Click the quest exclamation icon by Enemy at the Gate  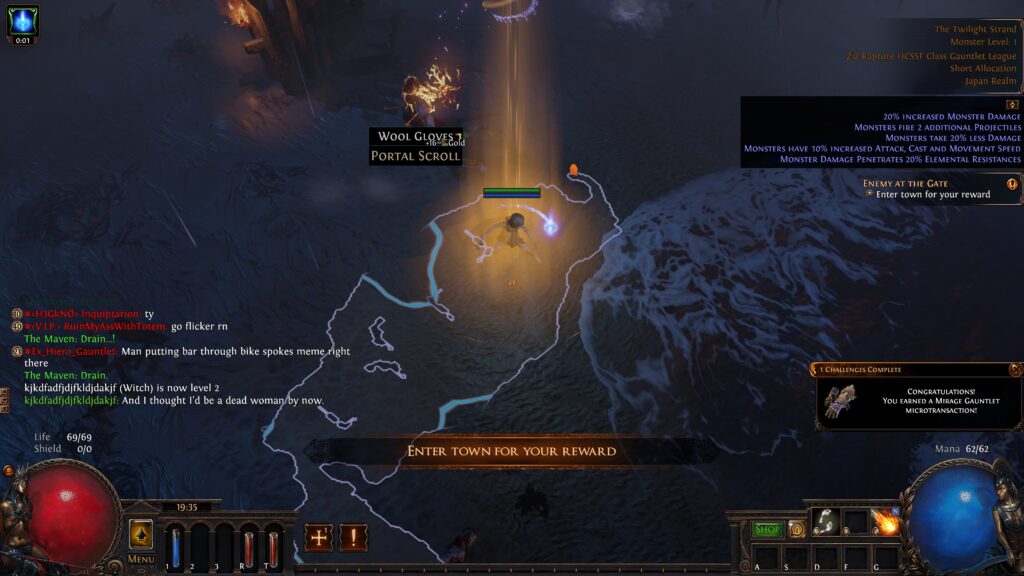click(1012, 184)
